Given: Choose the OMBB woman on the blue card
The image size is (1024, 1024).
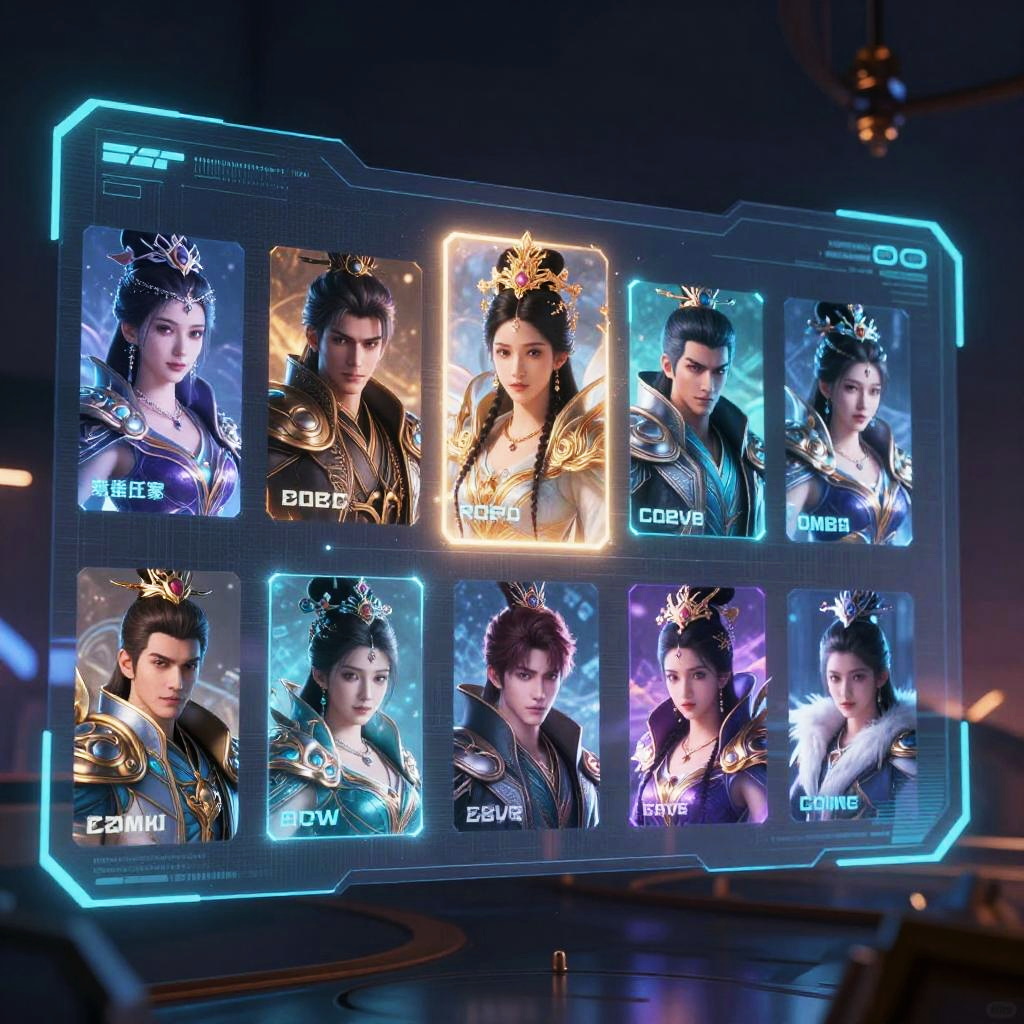Looking at the screenshot, I should pos(847,420).
